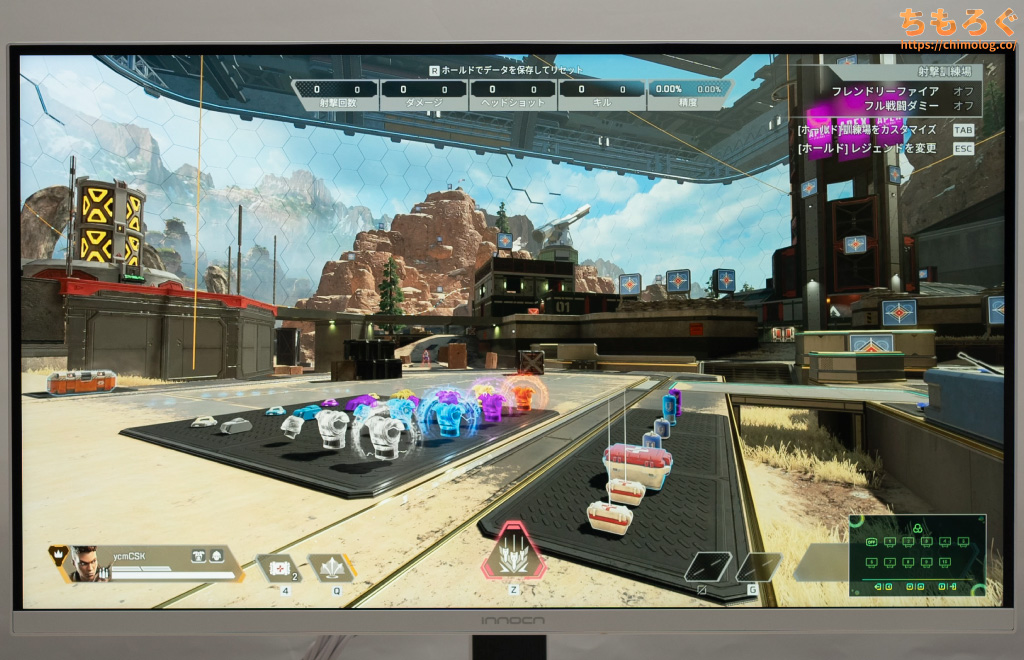Trigger the red hexagon ultimate ability
Screen dimensions: 1024x660
pos(513,552)
